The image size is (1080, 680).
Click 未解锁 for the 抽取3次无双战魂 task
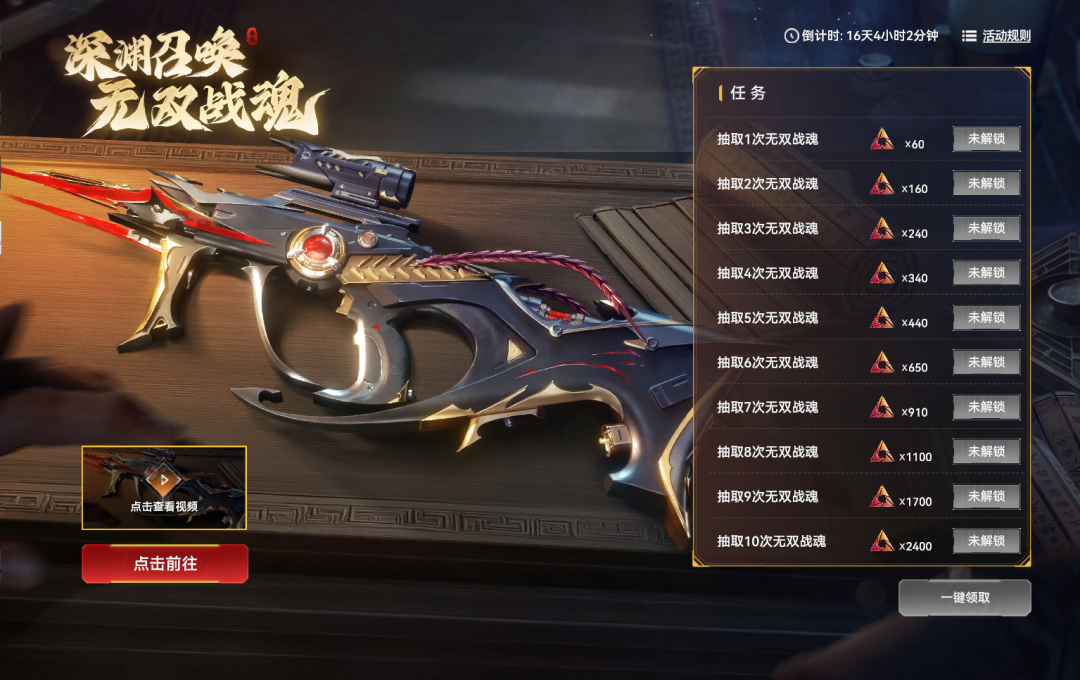point(986,228)
